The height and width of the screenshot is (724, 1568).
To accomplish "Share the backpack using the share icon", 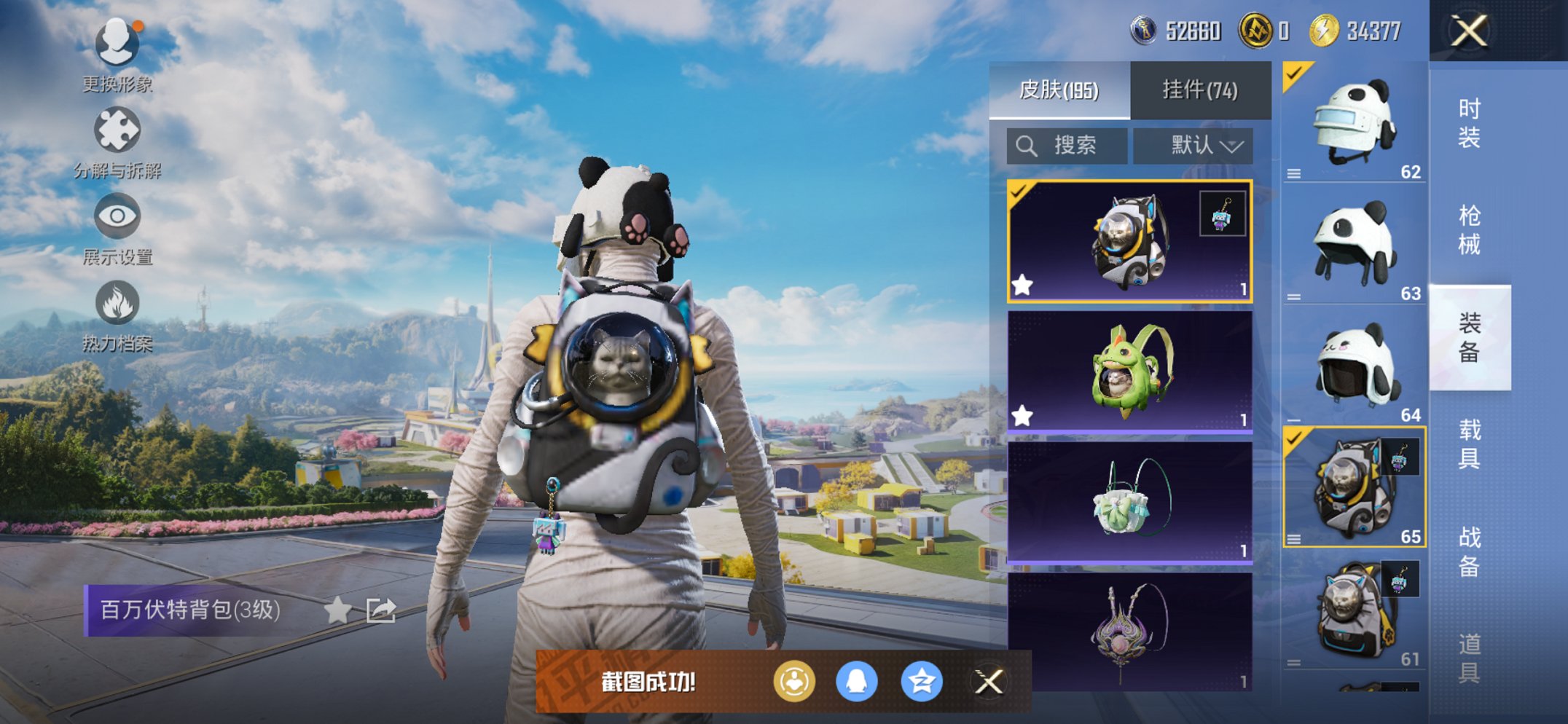I will point(380,610).
